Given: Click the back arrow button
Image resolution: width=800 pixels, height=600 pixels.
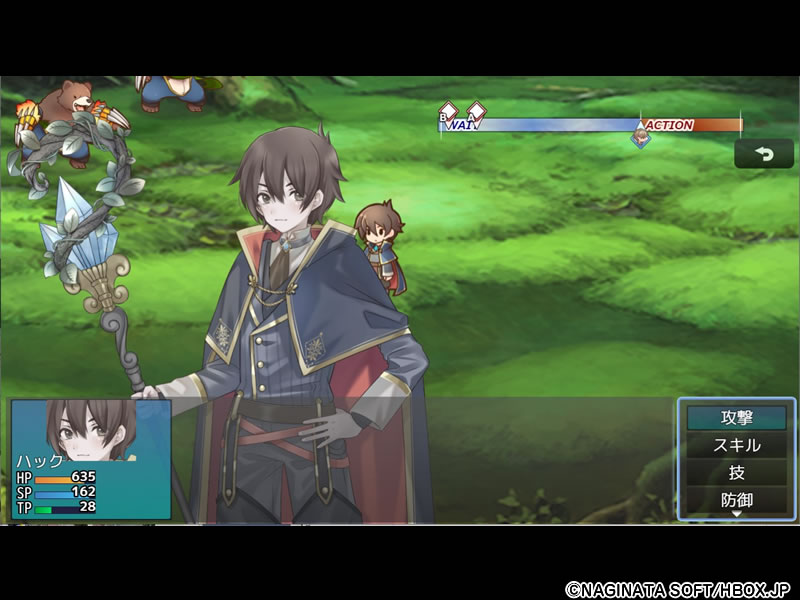Looking at the screenshot, I should 764,154.
